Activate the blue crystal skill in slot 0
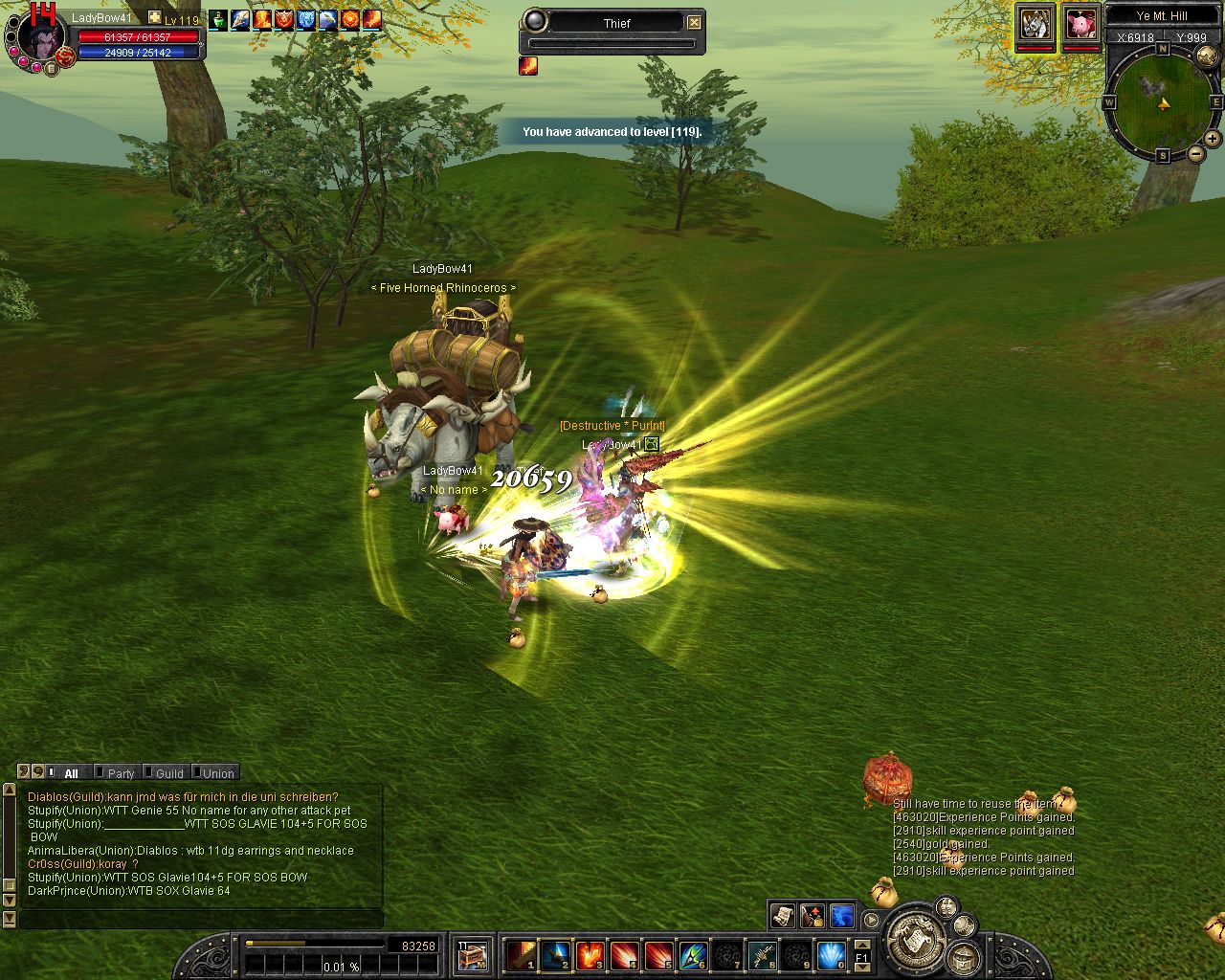This screenshot has height=980, width=1225. pos(831,954)
